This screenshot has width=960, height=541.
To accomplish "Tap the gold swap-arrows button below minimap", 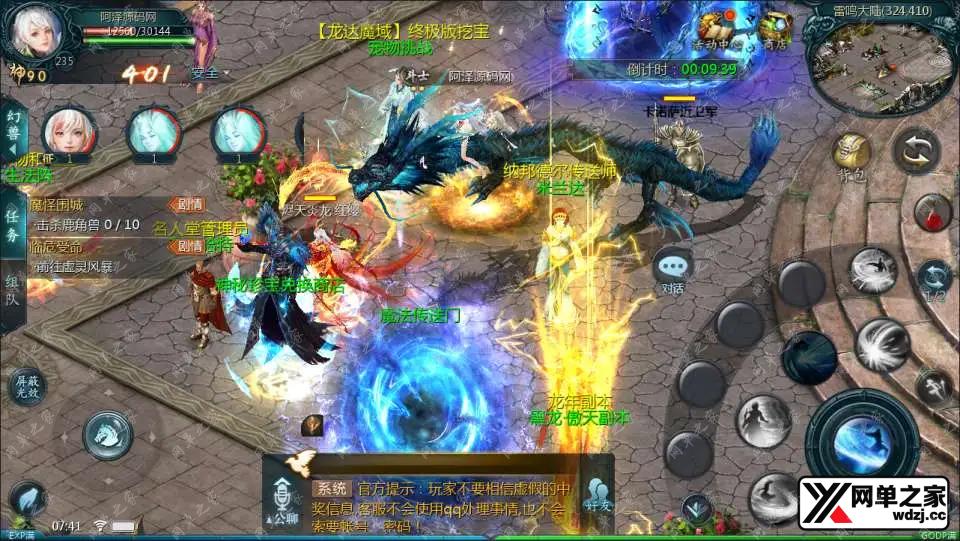I will [x=915, y=152].
